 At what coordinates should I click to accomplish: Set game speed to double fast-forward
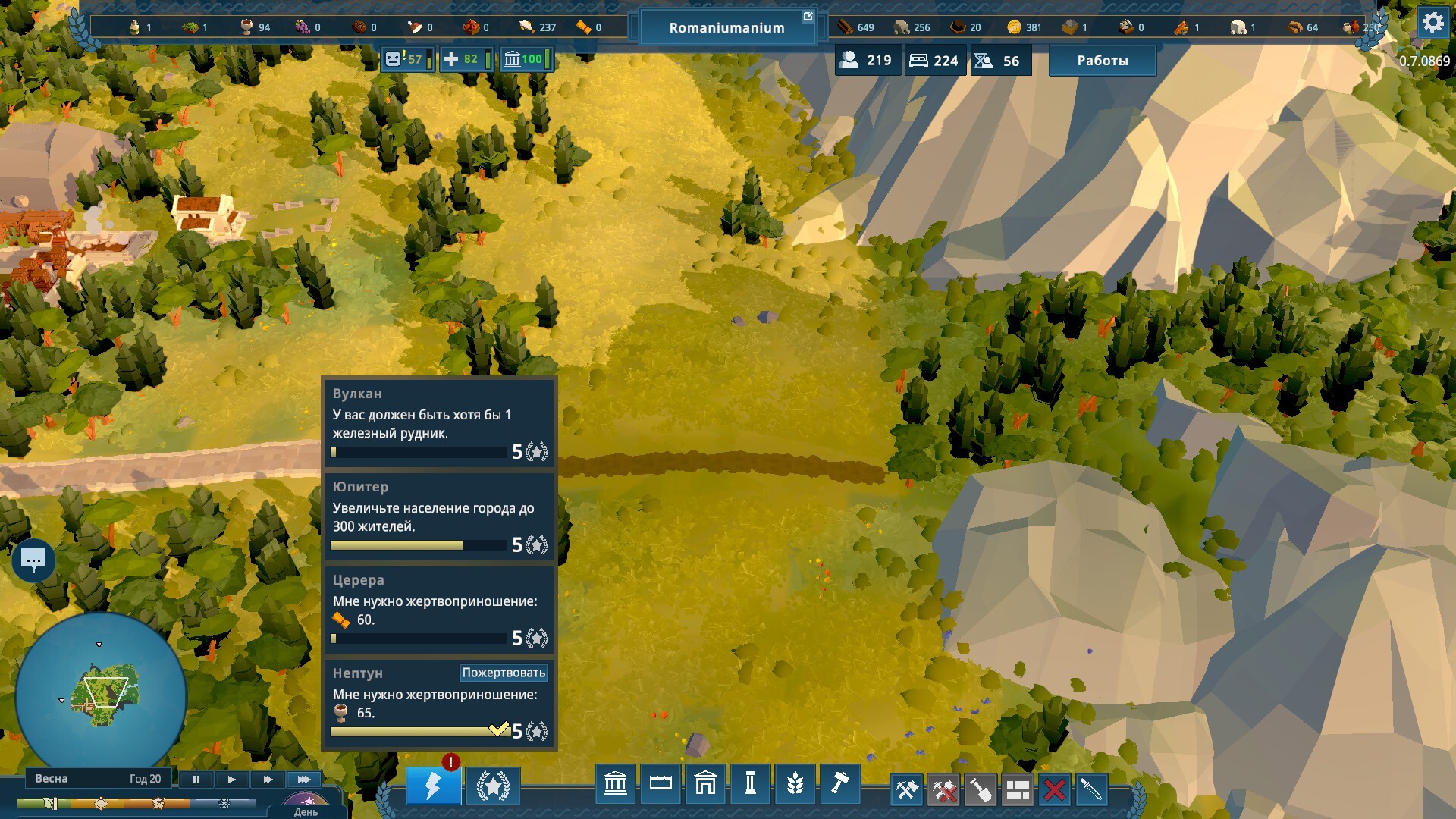[x=268, y=779]
